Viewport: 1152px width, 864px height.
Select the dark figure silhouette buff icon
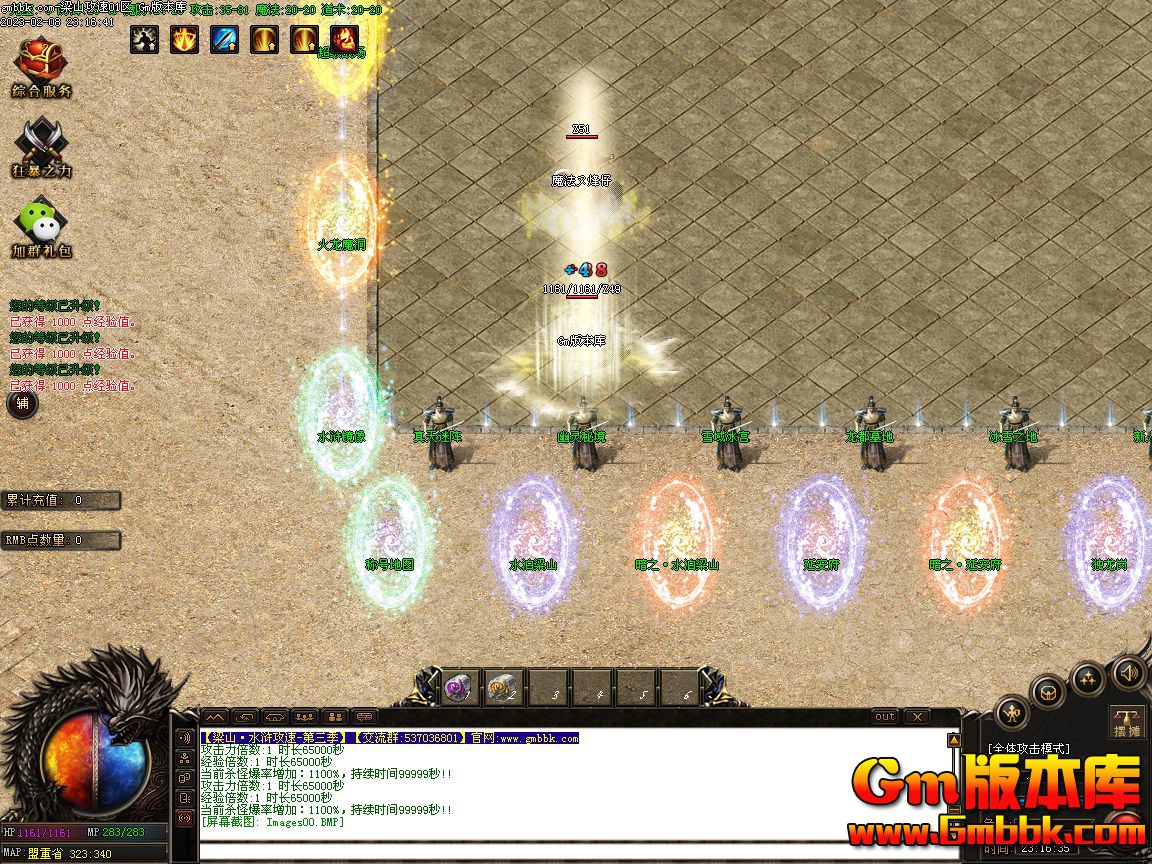pyautogui.click(x=145, y=39)
